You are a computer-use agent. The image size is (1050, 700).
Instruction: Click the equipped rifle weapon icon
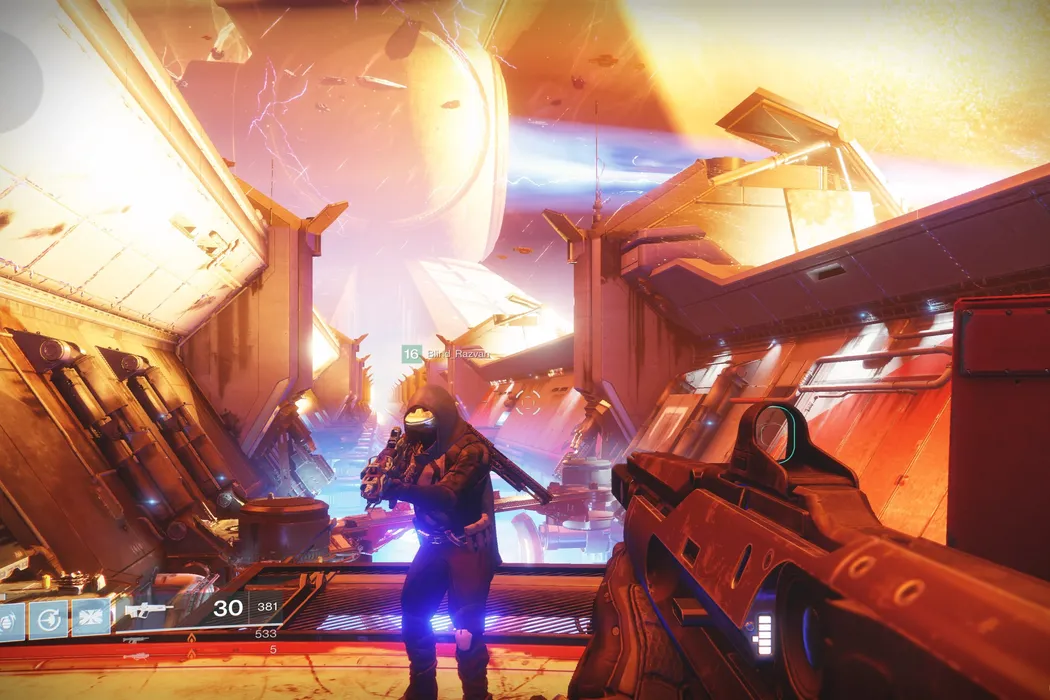[150, 609]
